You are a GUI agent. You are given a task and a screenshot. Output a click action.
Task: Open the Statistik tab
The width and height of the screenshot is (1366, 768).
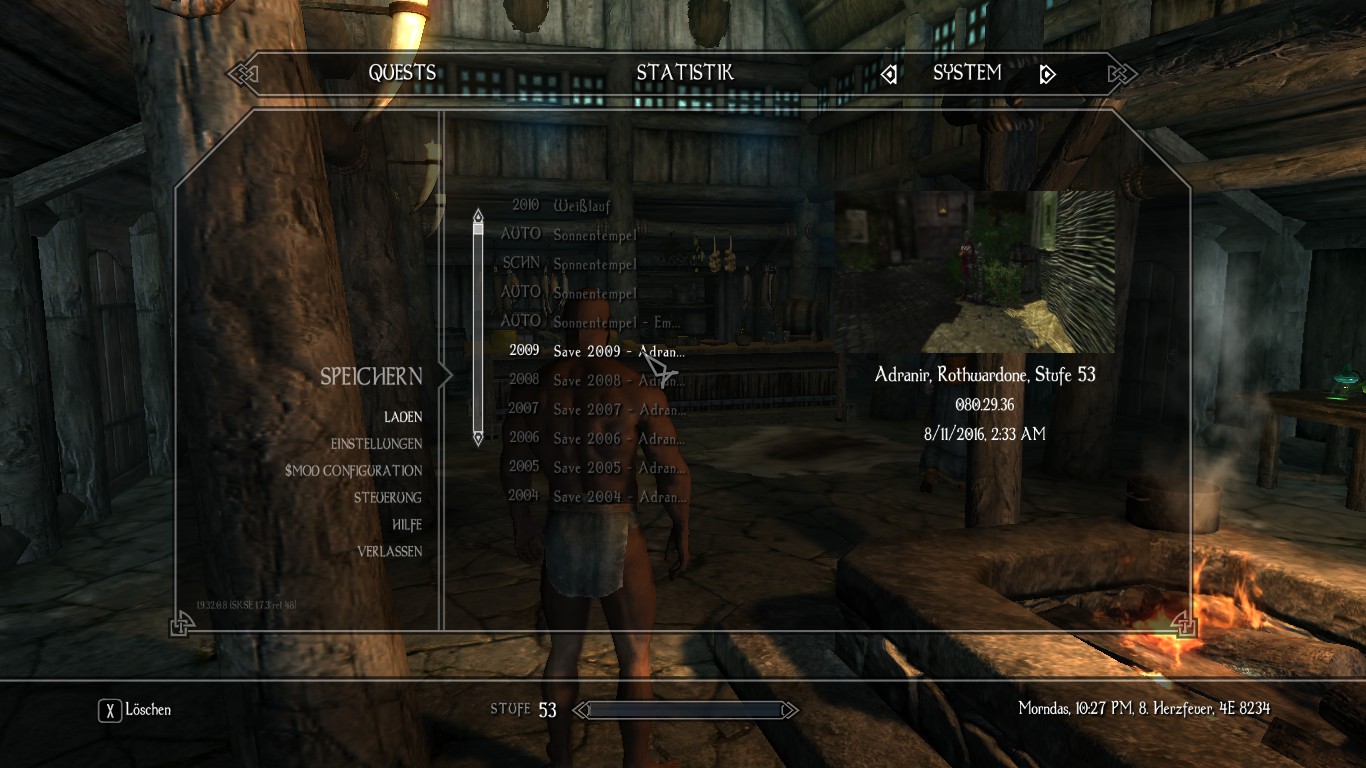[x=685, y=73]
